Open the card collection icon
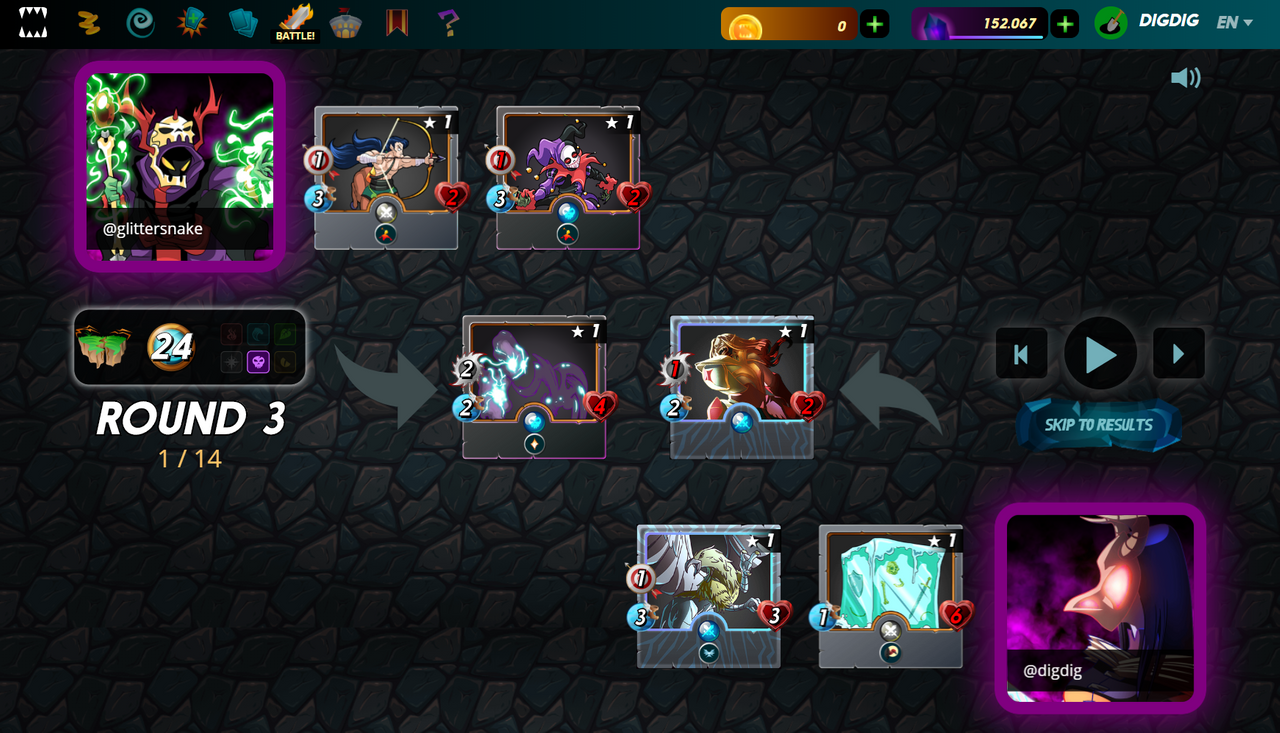 [243, 23]
